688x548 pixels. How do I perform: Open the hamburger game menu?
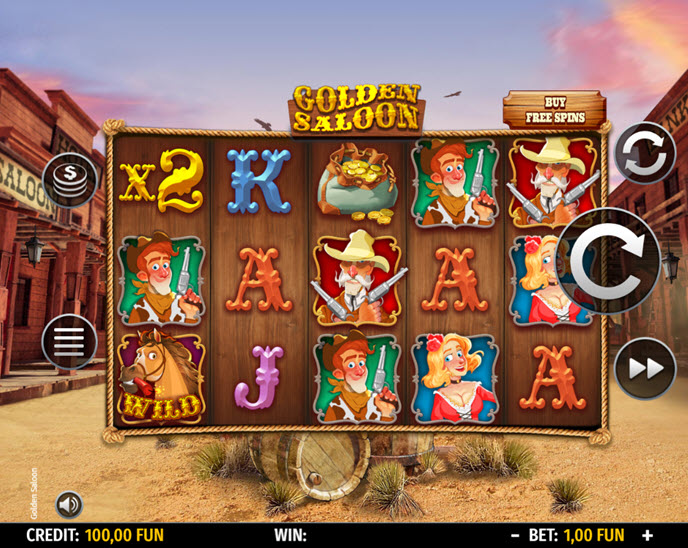[69, 342]
